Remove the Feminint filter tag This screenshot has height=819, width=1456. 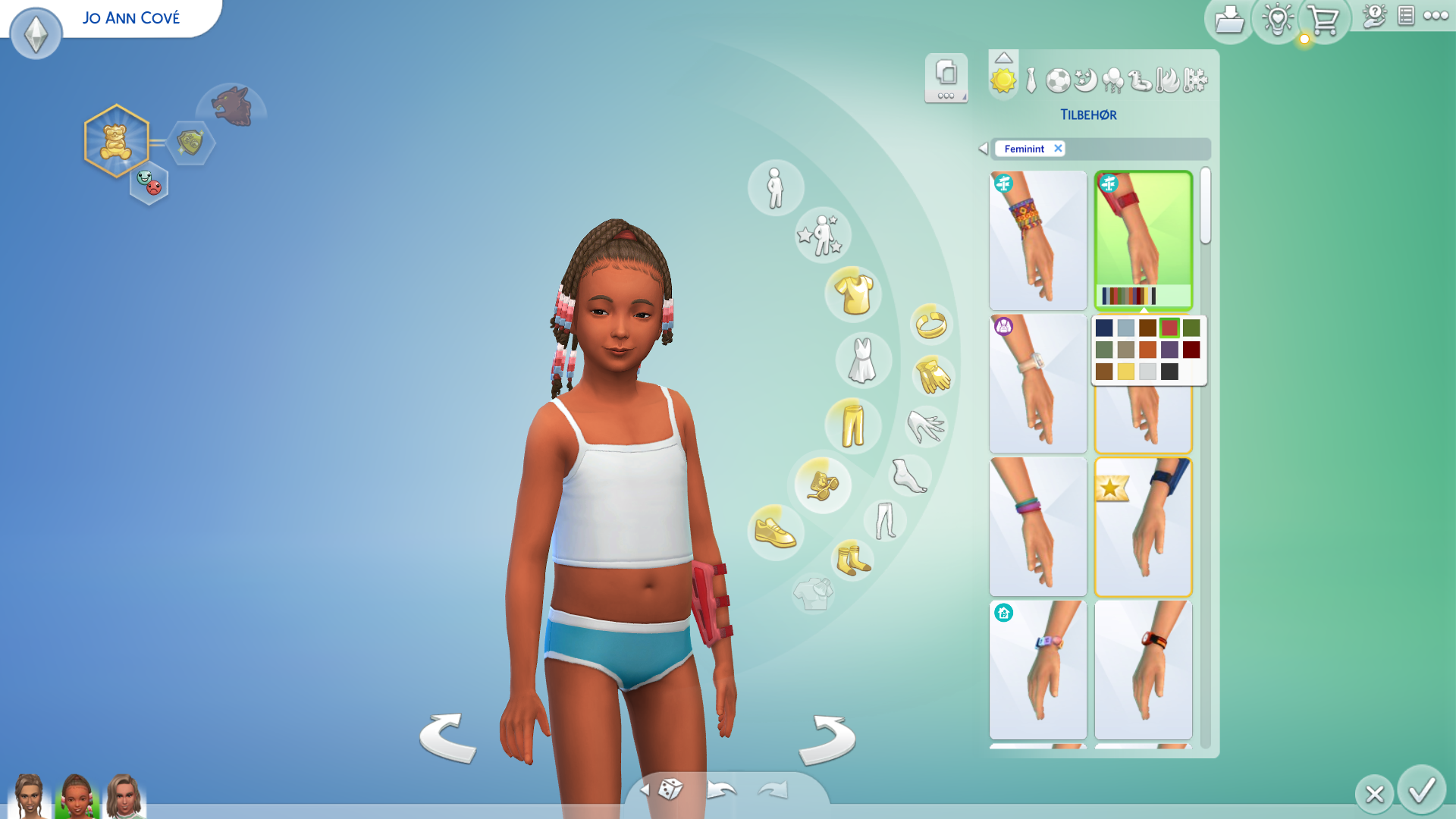pyautogui.click(x=1058, y=149)
